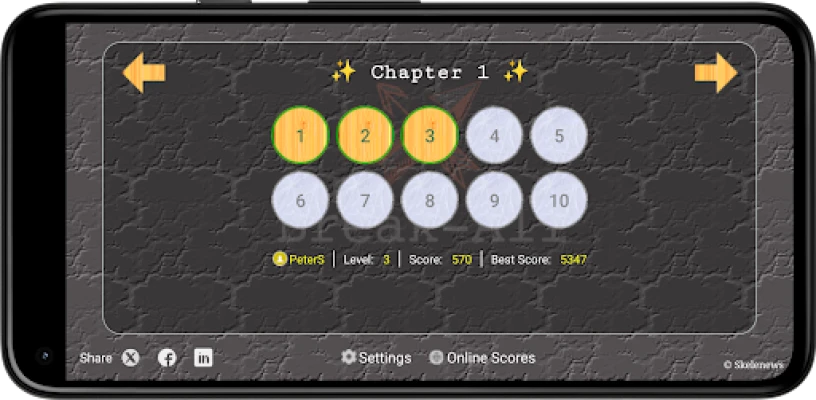Click level 8 circle

[430, 200]
